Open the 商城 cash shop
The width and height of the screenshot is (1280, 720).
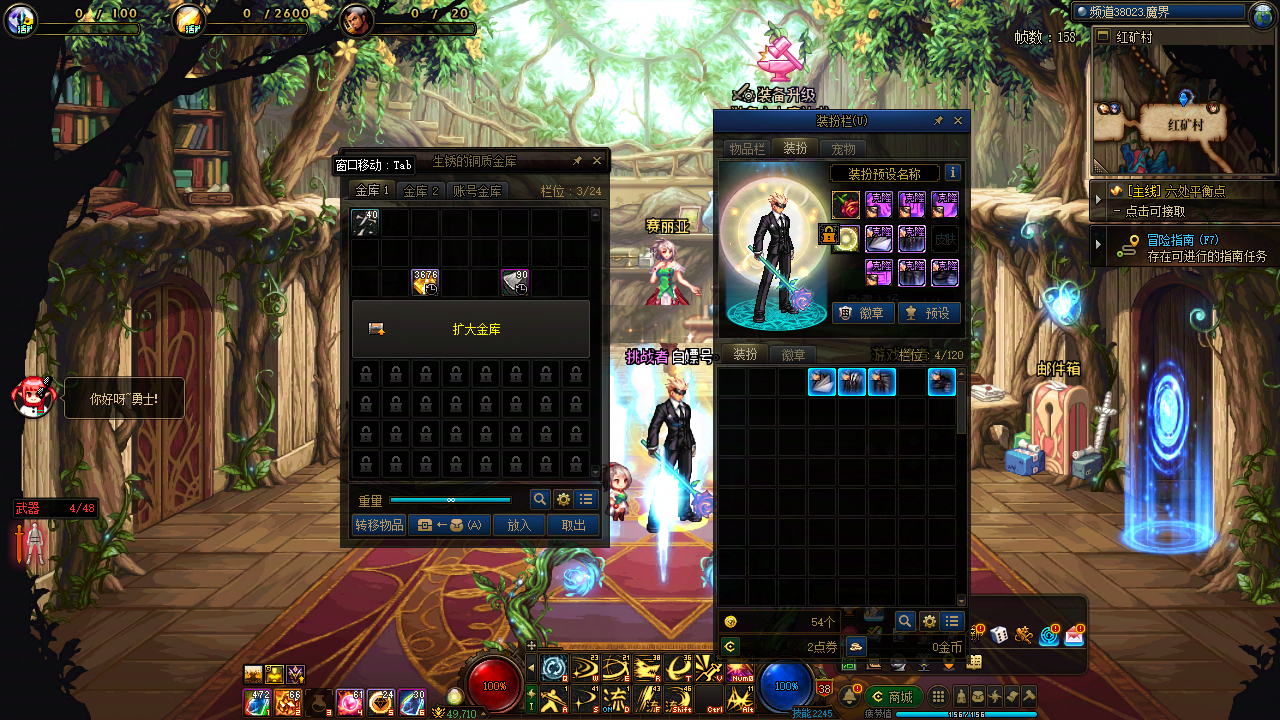tap(894, 697)
